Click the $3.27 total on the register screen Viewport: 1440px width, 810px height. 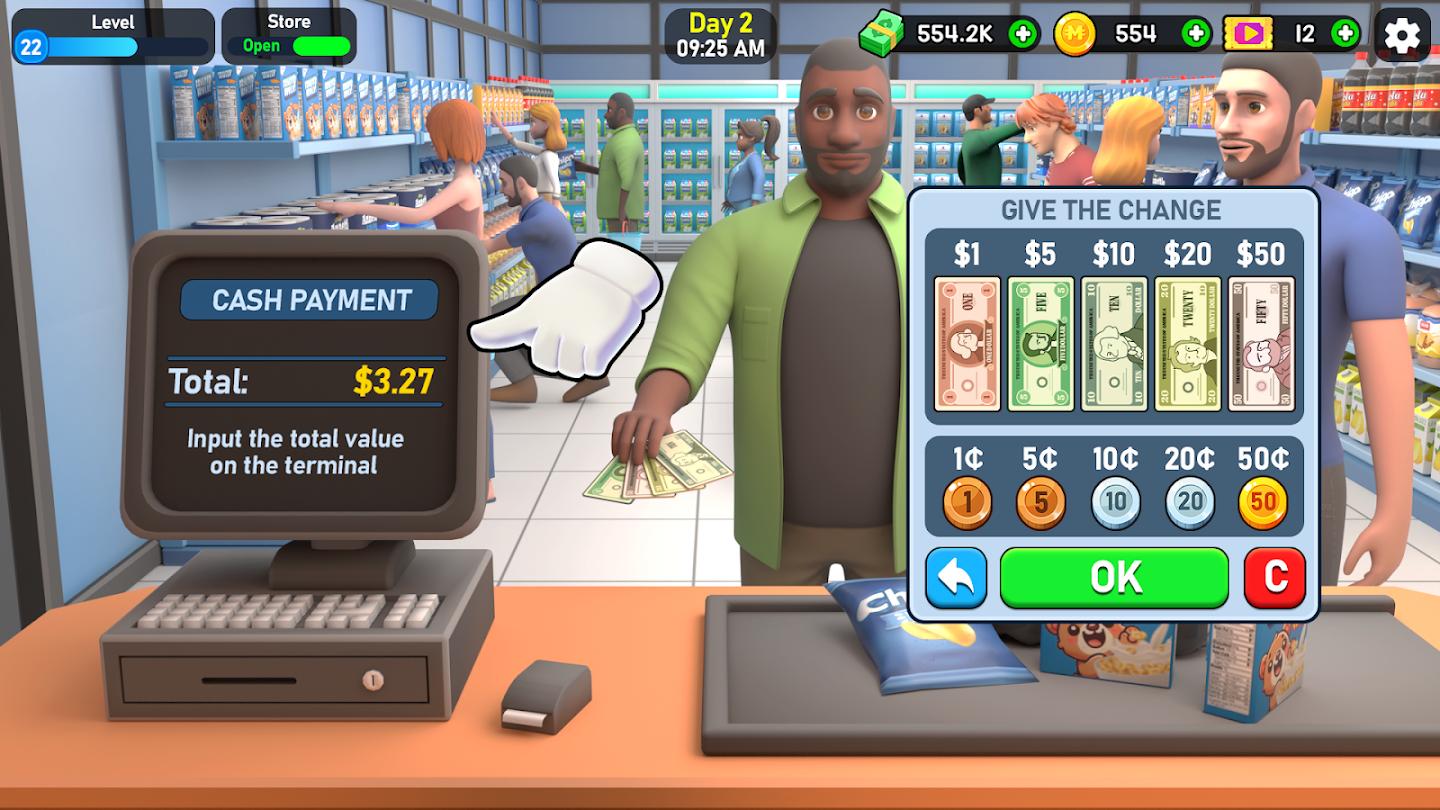tap(397, 380)
